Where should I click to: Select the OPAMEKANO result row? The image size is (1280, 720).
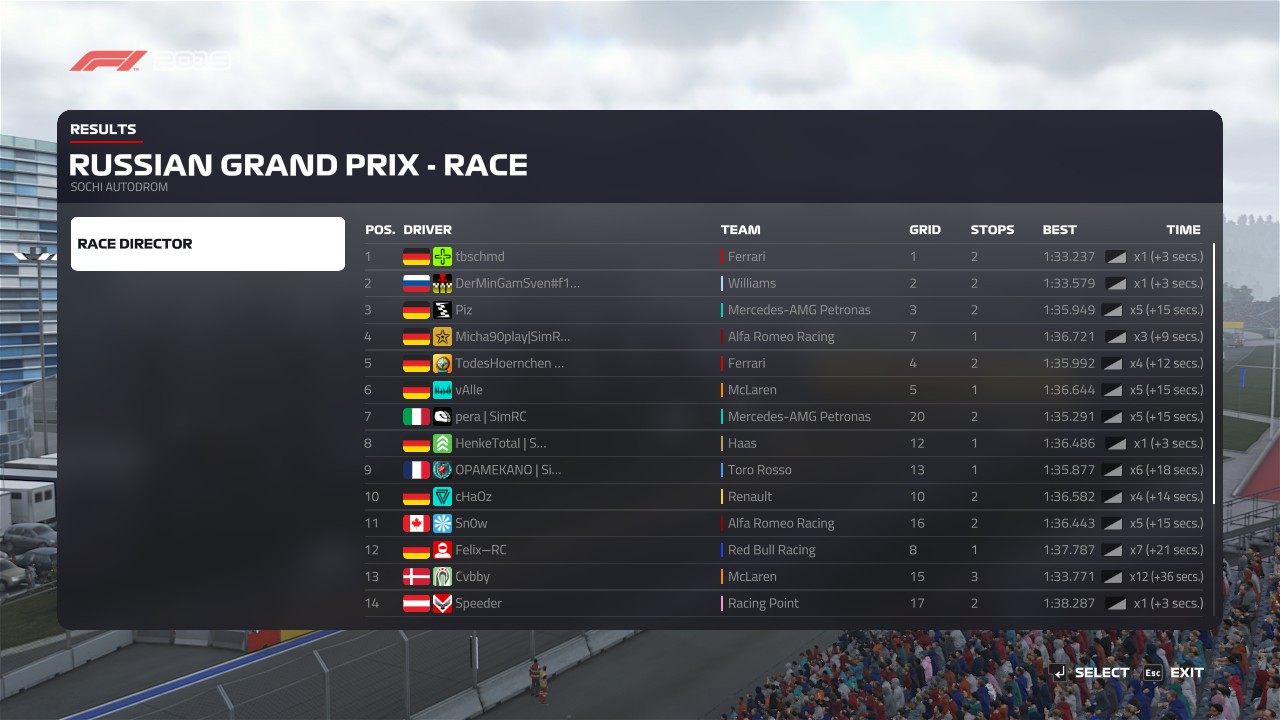pos(508,470)
